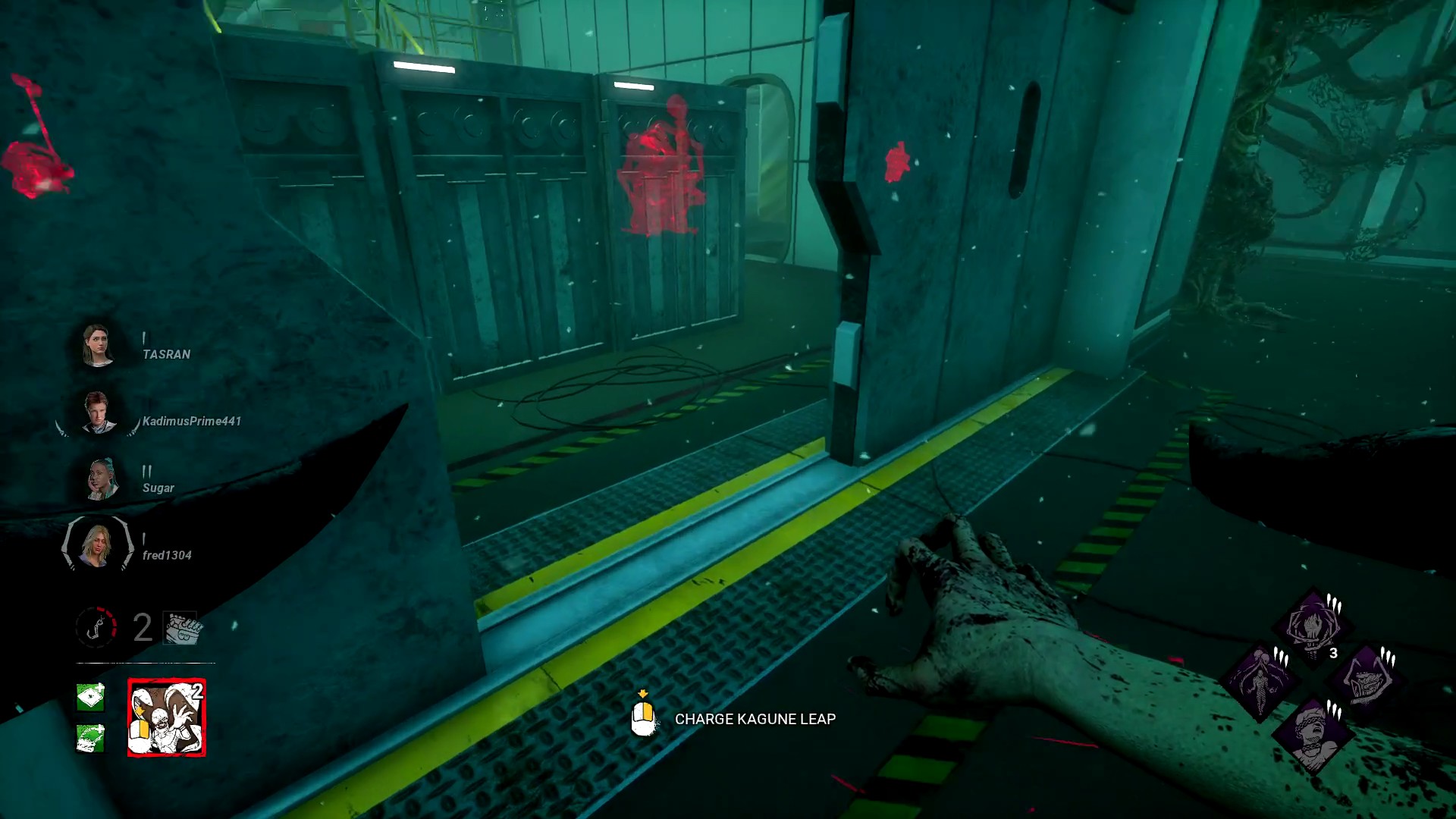Select the treasure chest with claws perk
This screenshot has width=1456, height=819.
click(x=1366, y=680)
